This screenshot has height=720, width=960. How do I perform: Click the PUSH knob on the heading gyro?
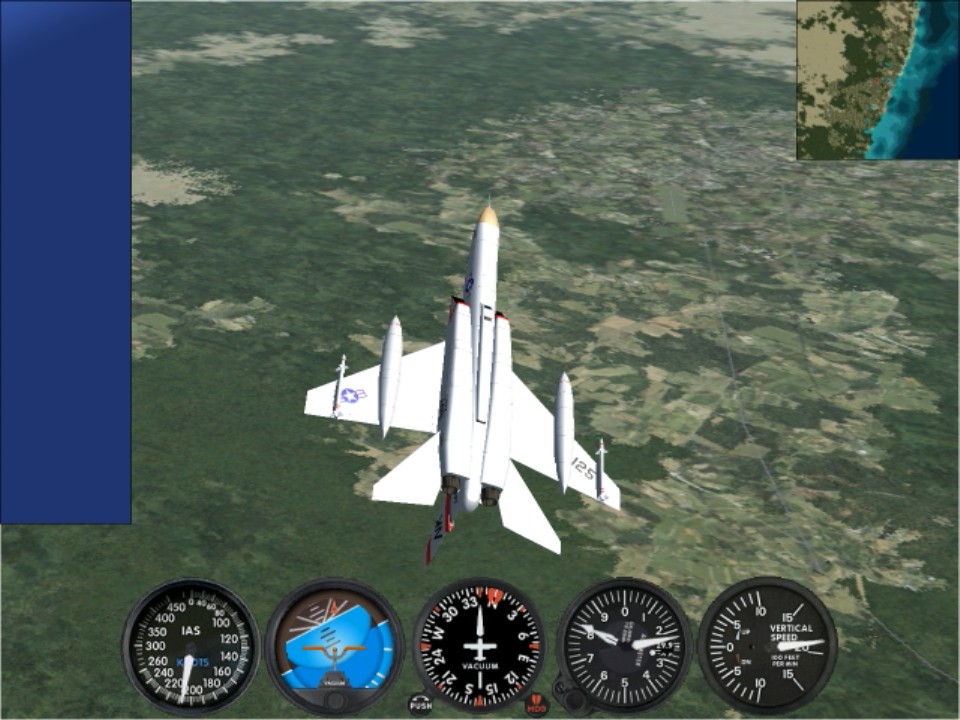421,704
